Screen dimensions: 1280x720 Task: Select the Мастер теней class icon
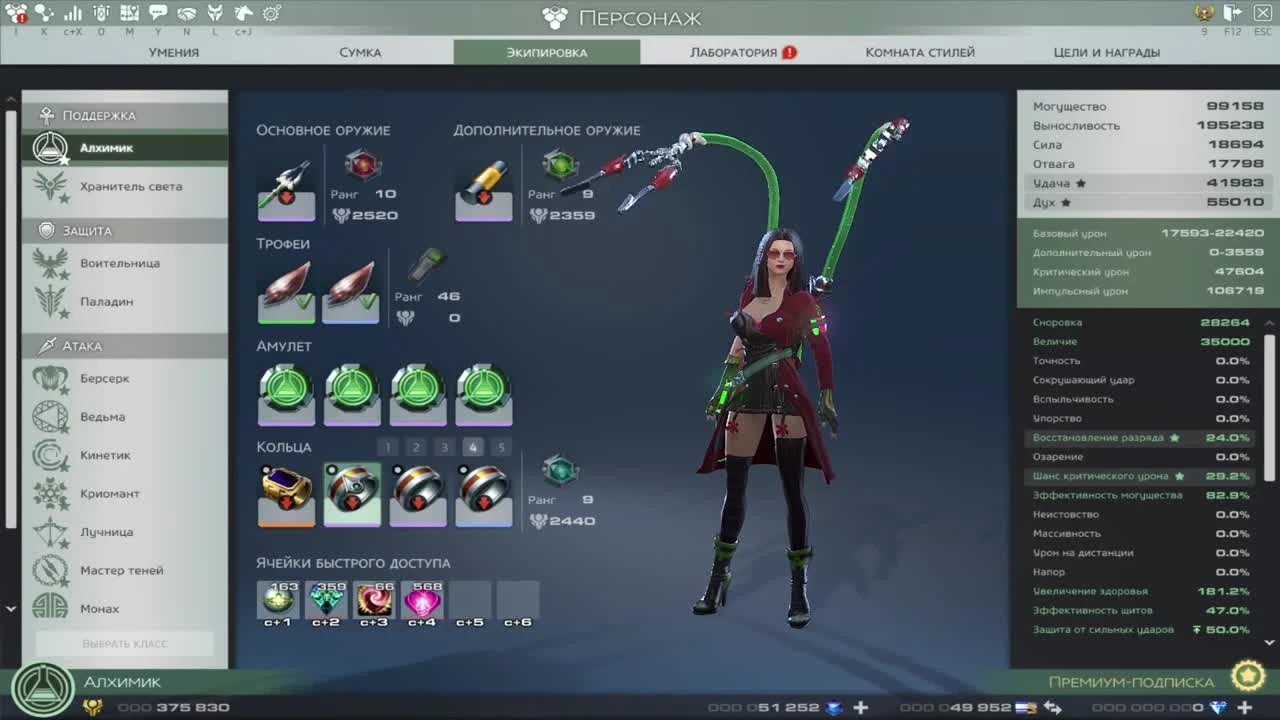click(47, 570)
